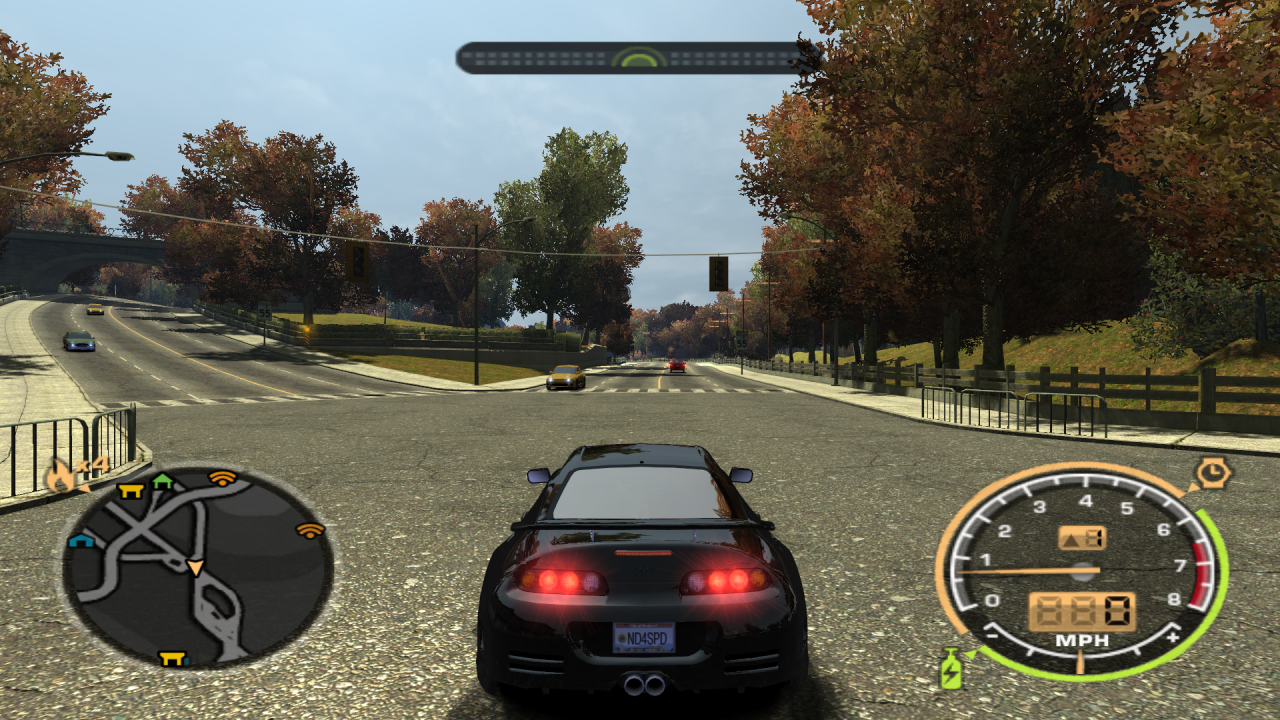Click the circular minimap
The width and height of the screenshot is (1280, 720).
click(x=197, y=567)
